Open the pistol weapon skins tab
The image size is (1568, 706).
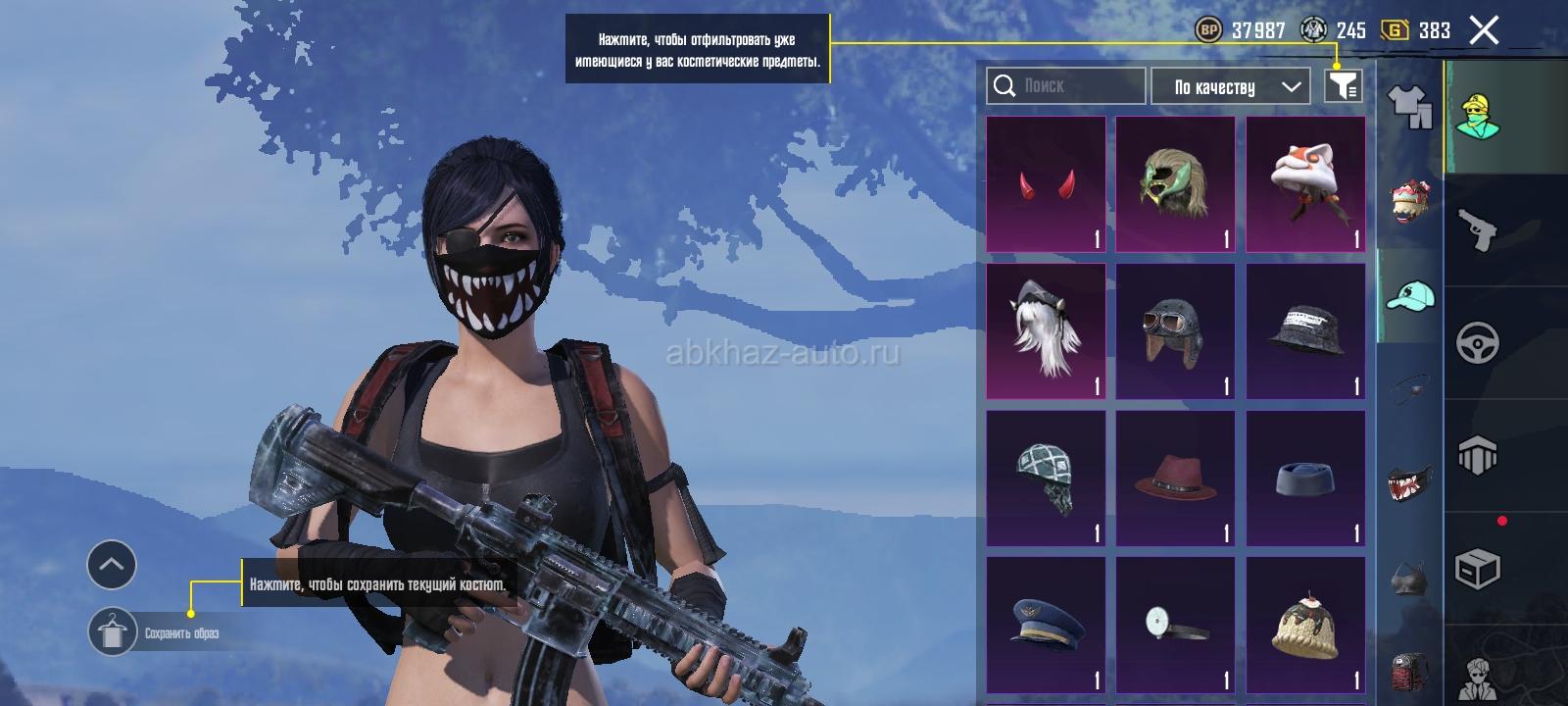[1477, 230]
